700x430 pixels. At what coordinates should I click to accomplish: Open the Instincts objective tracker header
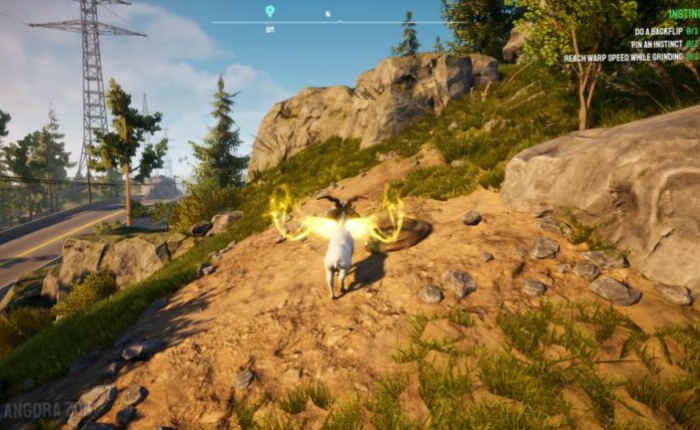(684, 14)
